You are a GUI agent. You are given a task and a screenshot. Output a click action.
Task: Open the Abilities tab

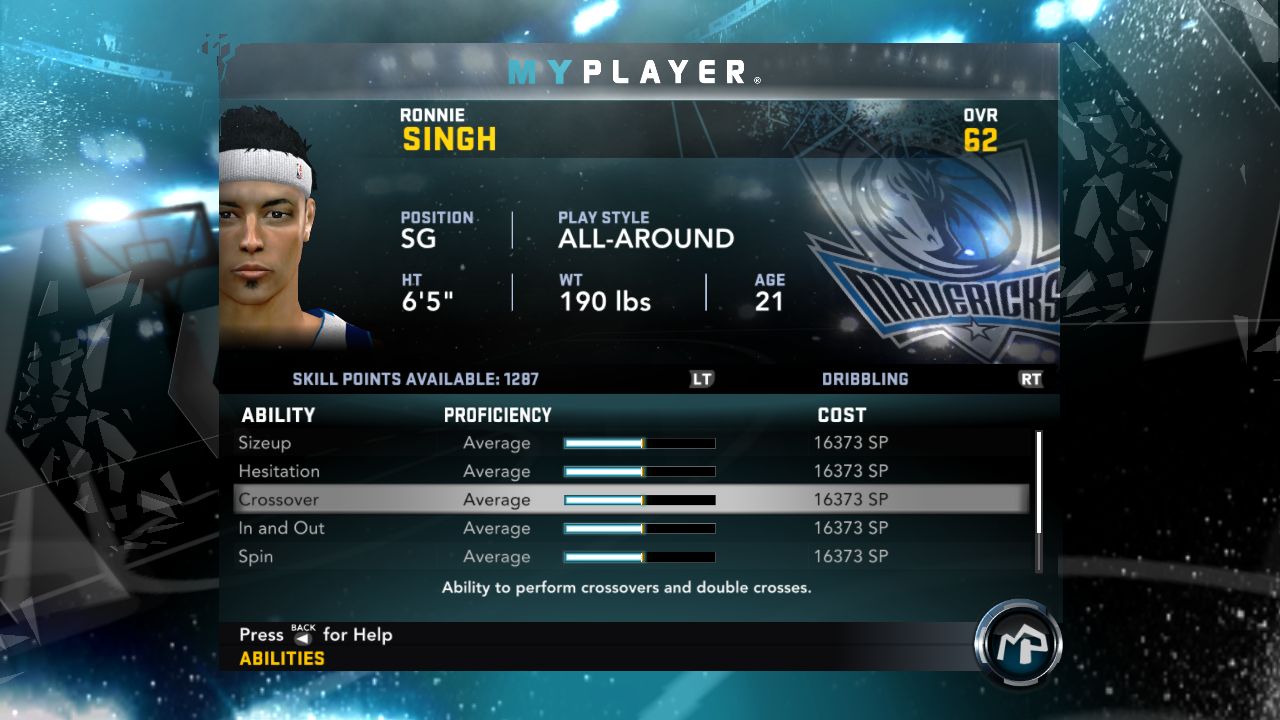[x=281, y=658]
